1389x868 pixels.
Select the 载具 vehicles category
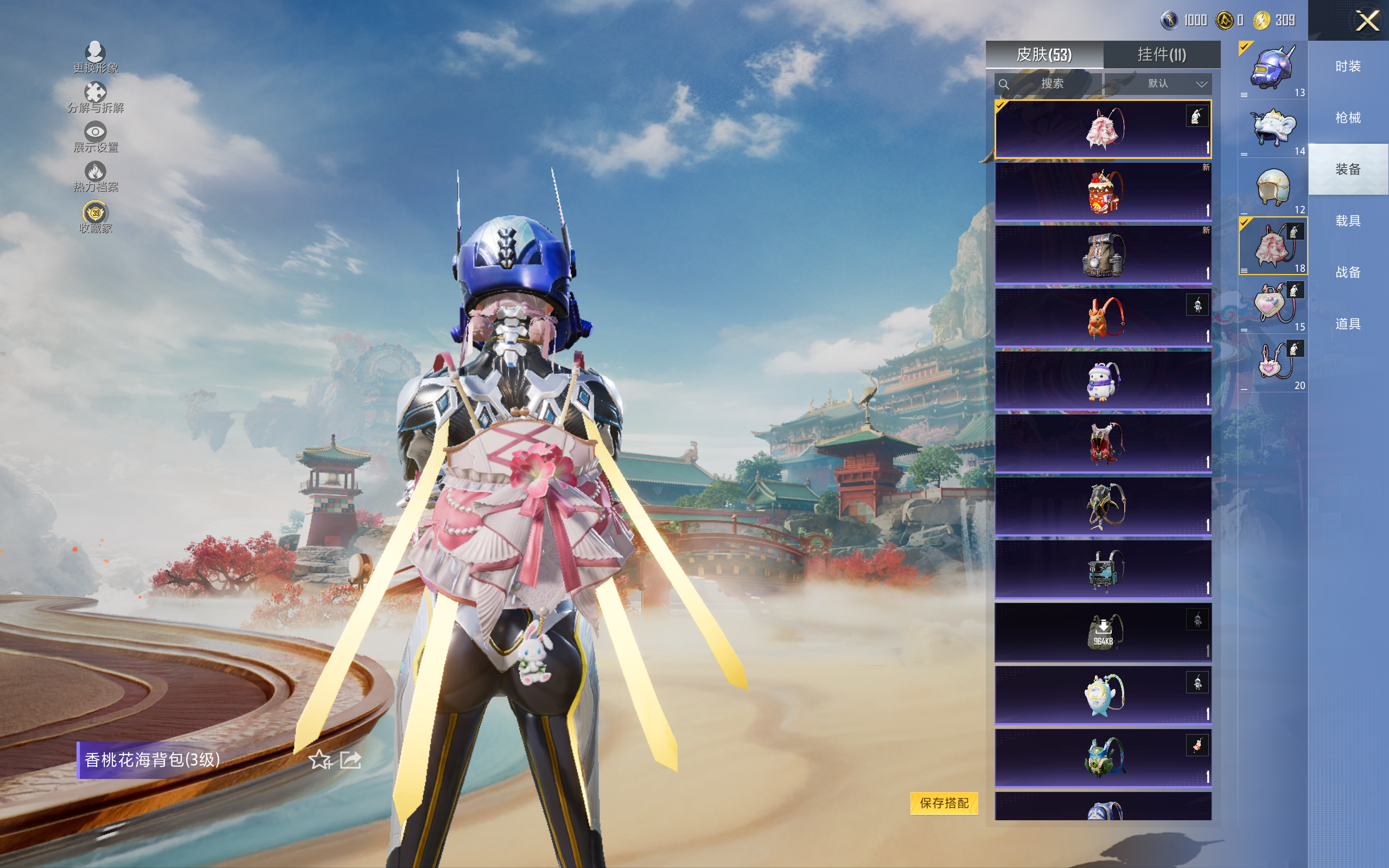coord(1348,221)
